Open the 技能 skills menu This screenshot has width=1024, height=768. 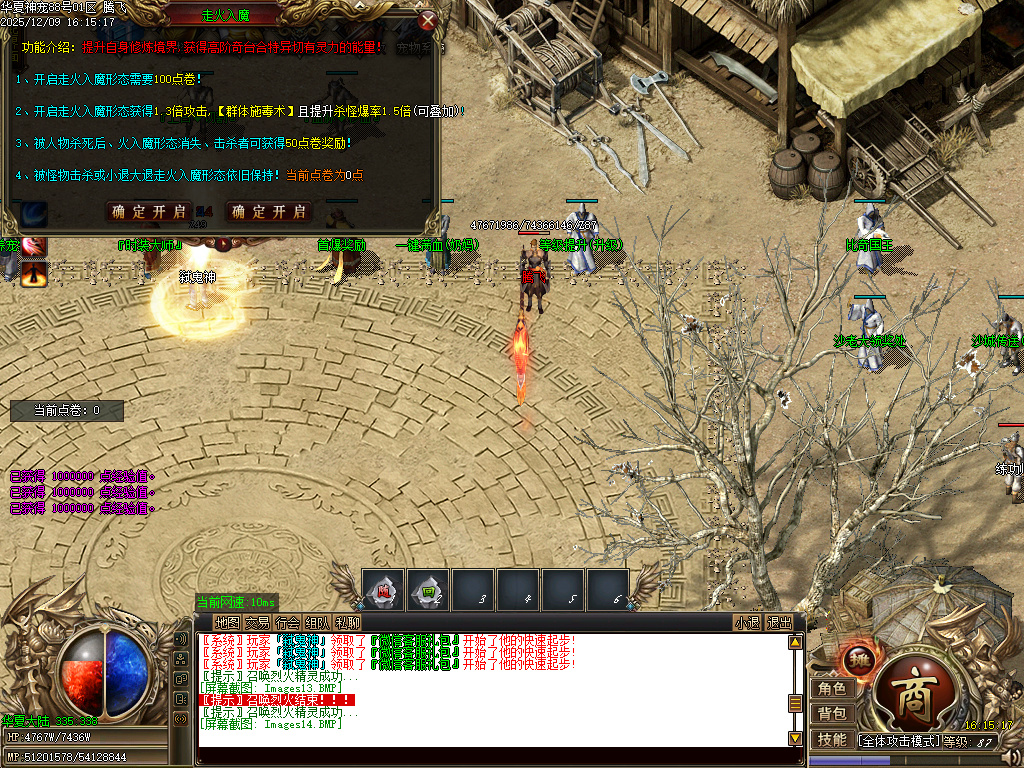pyautogui.click(x=831, y=740)
